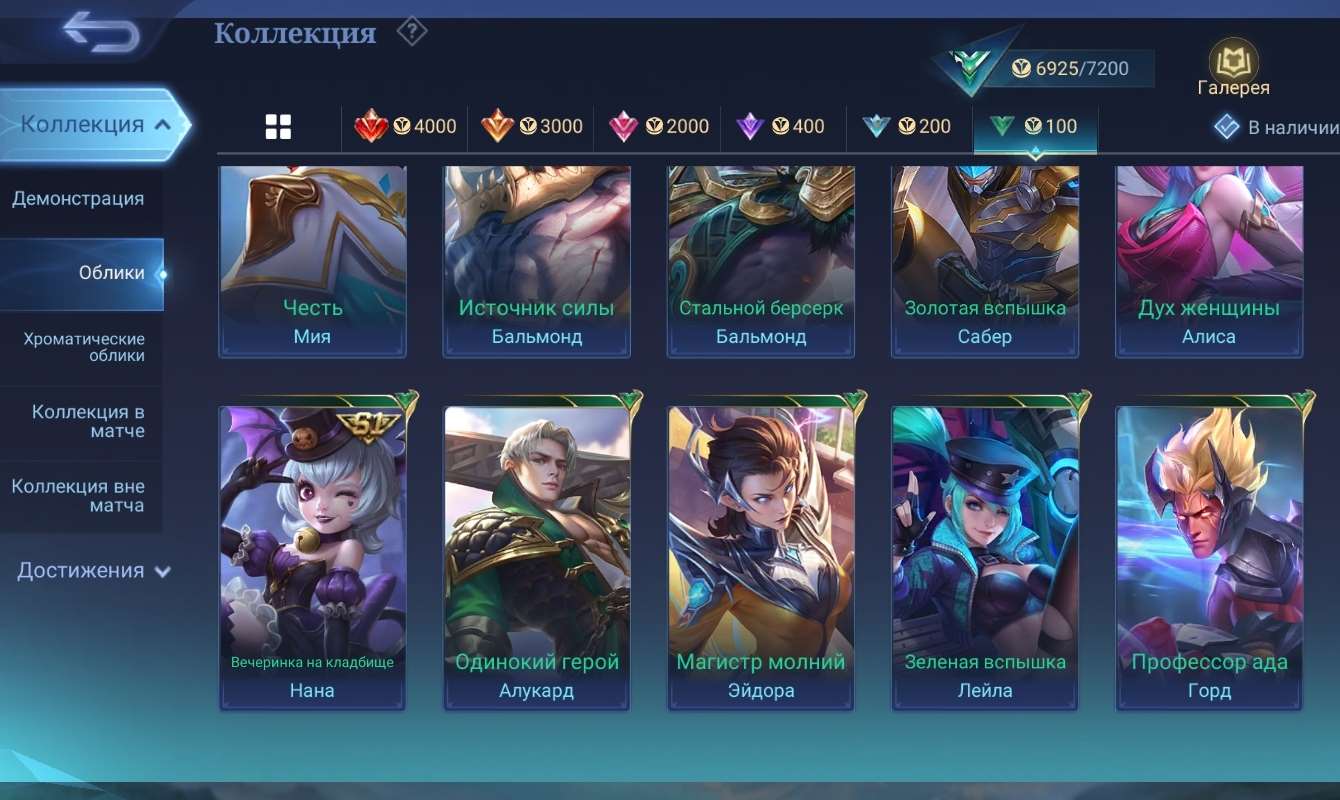Viewport: 1340px width, 800px height.
Task: Open the Коллекция в матче menu item
Action: pyautogui.click(x=82, y=421)
